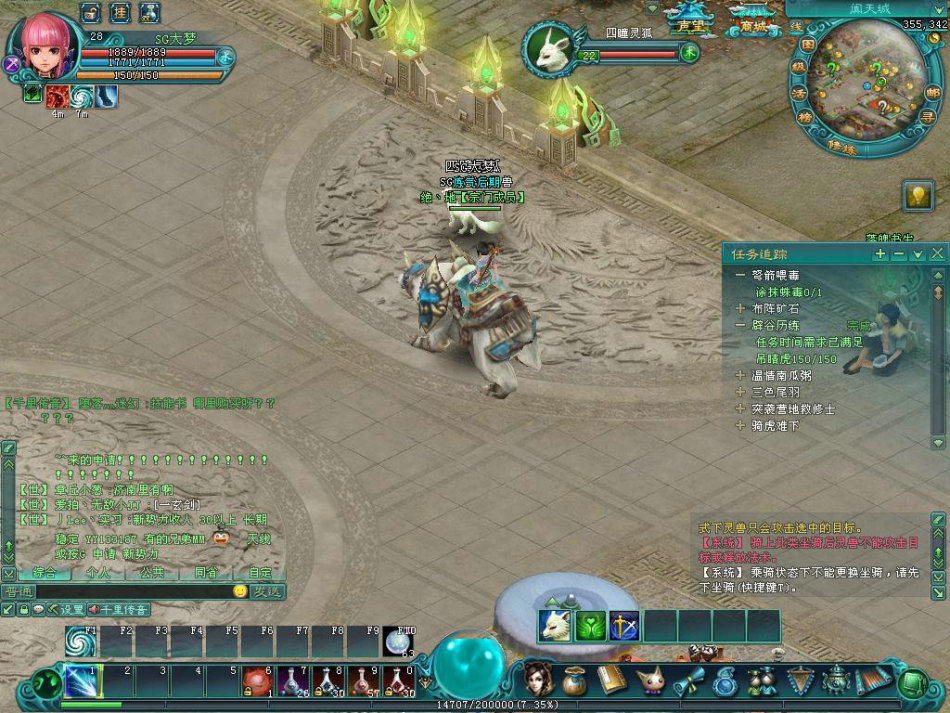The height and width of the screenshot is (713, 950).
Task: Activate the blue slash skill in slot 1
Action: 80,681
